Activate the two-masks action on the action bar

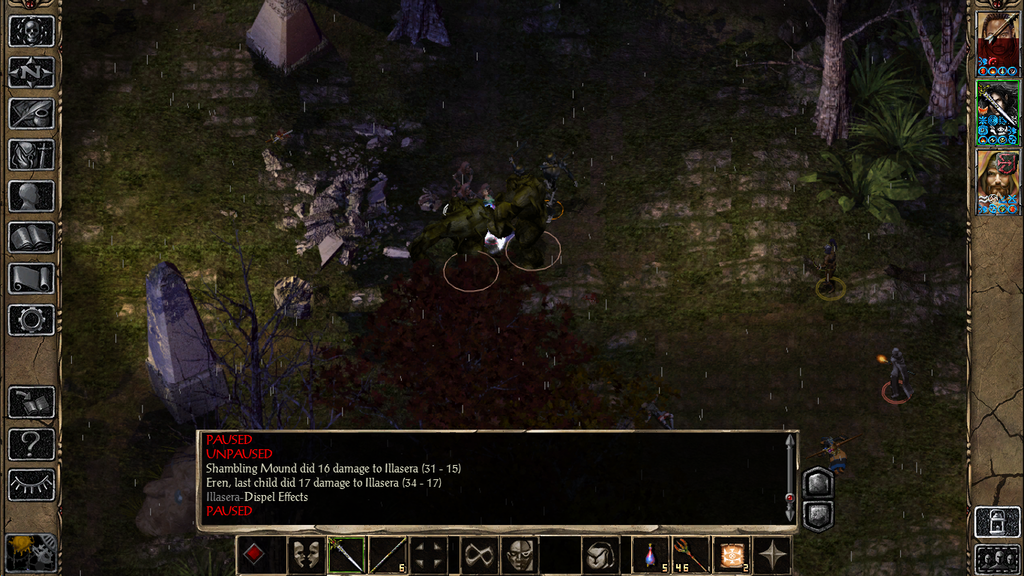click(306, 555)
